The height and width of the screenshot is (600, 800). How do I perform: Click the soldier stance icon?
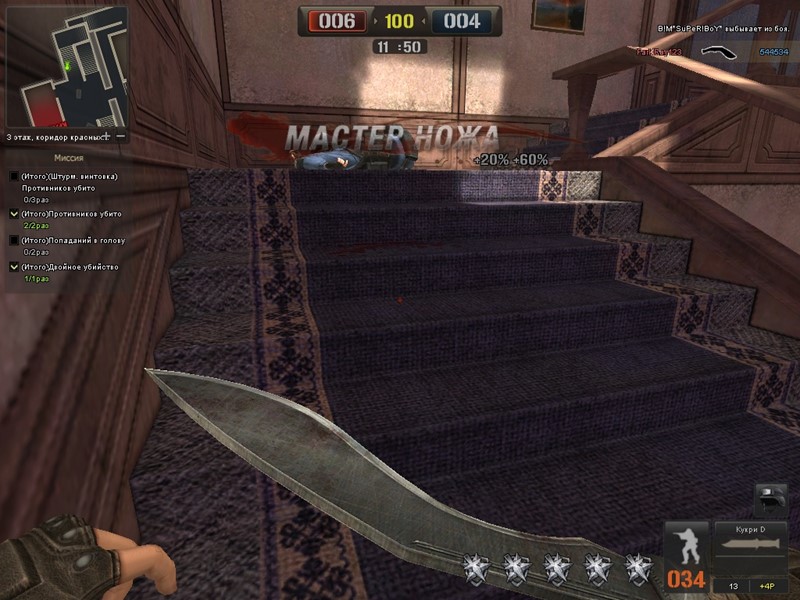pyautogui.click(x=688, y=545)
